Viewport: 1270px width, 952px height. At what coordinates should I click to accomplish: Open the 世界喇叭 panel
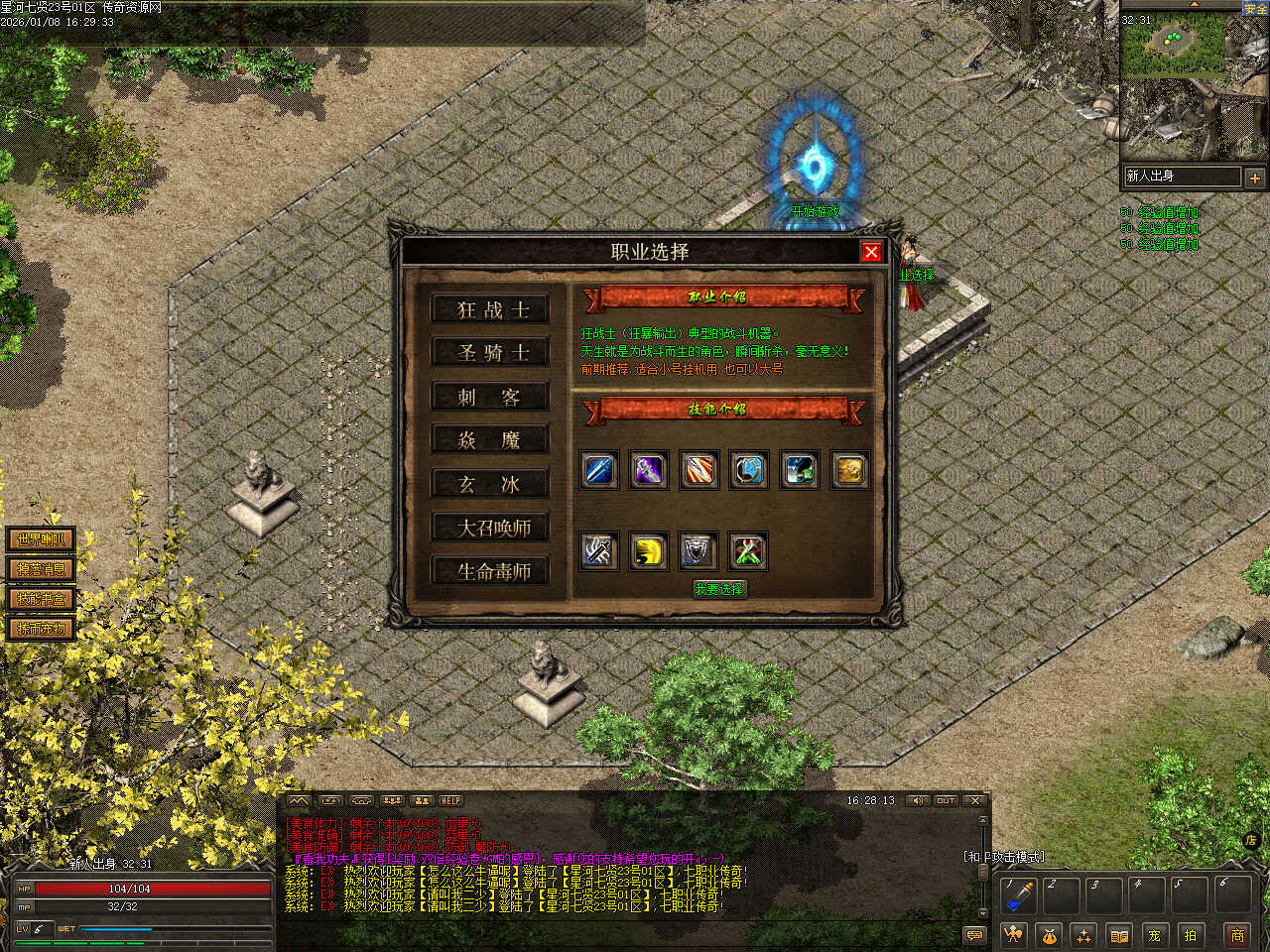[x=41, y=539]
